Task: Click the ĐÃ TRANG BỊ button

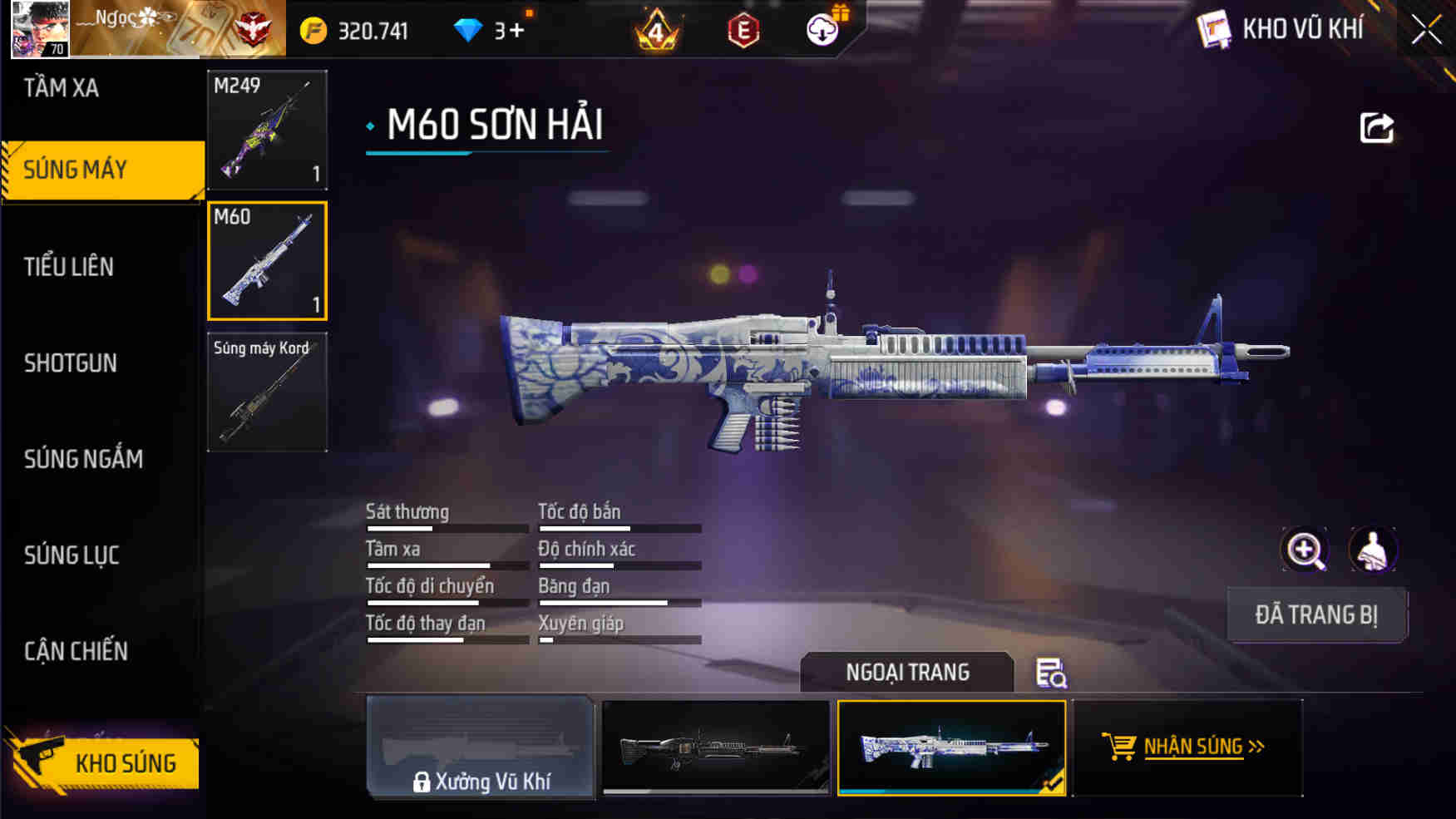Action: pyautogui.click(x=1317, y=615)
